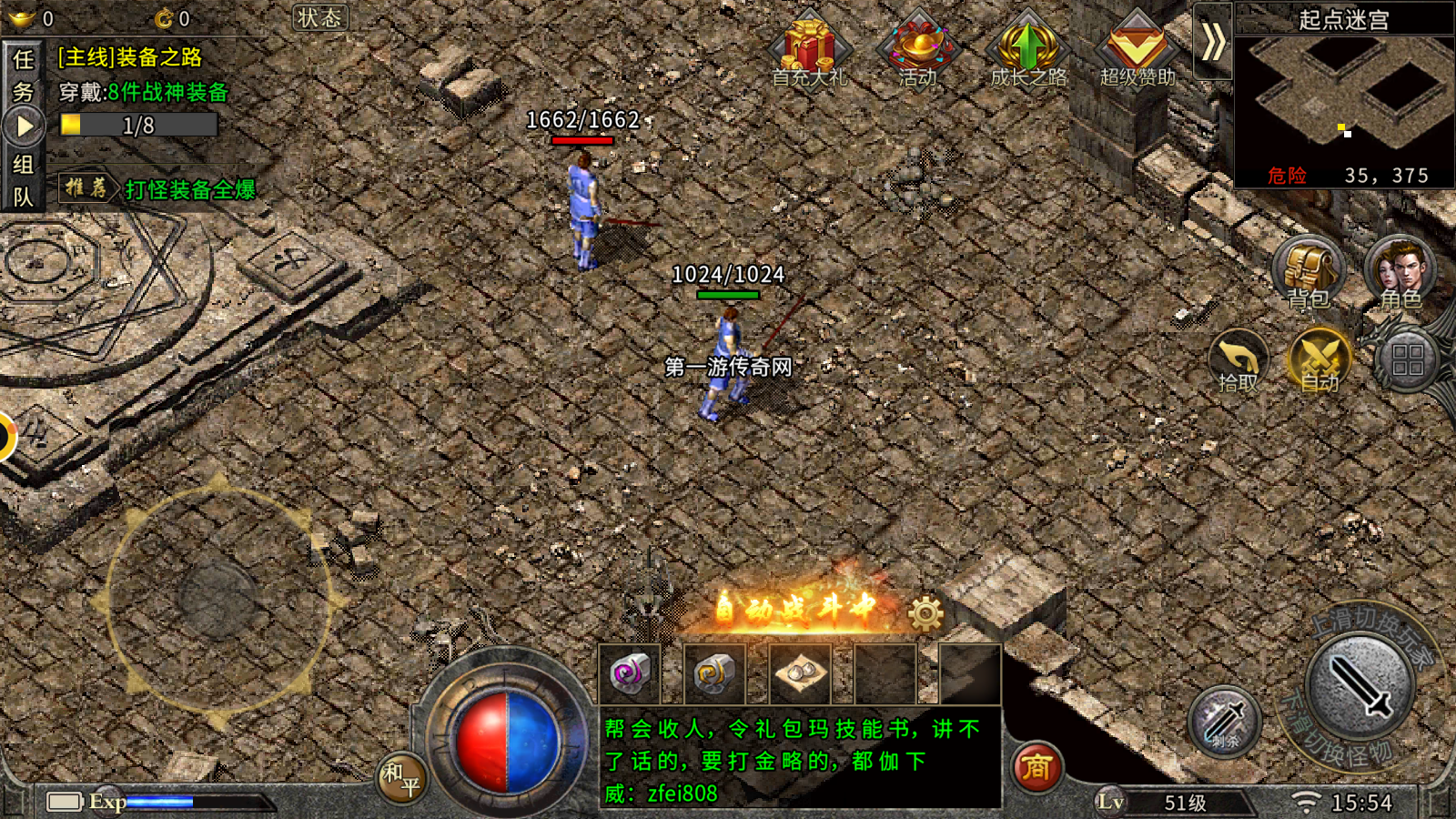
Task: Use the main sword attack button
Action: (x=1360, y=687)
